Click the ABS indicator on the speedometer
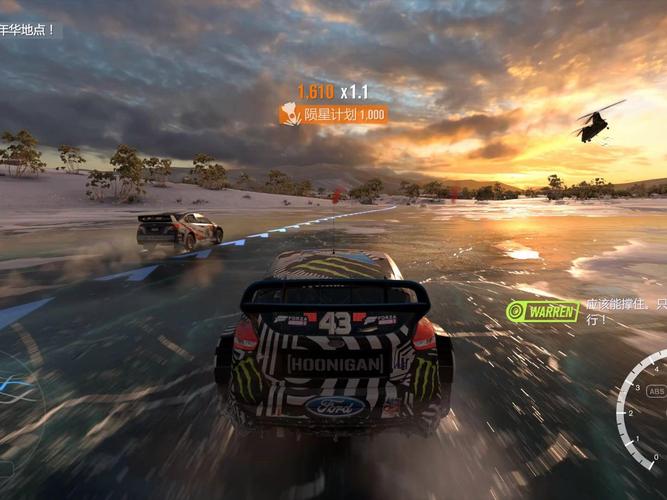The height and width of the screenshot is (500, 667). tap(656, 391)
